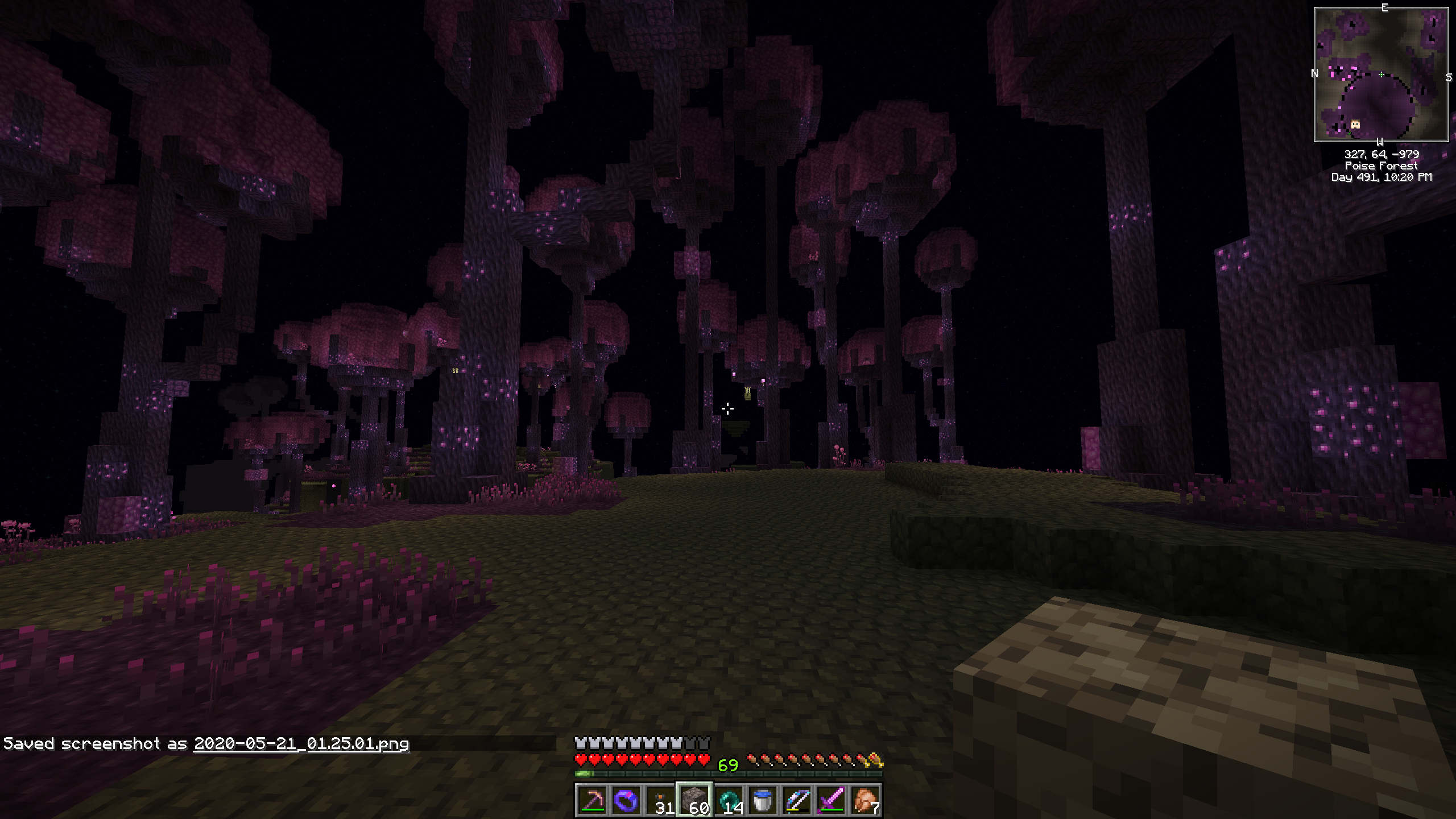Image resolution: width=1456 pixels, height=819 pixels.
Task: Click the minimap in the corner
Action: [x=1381, y=75]
